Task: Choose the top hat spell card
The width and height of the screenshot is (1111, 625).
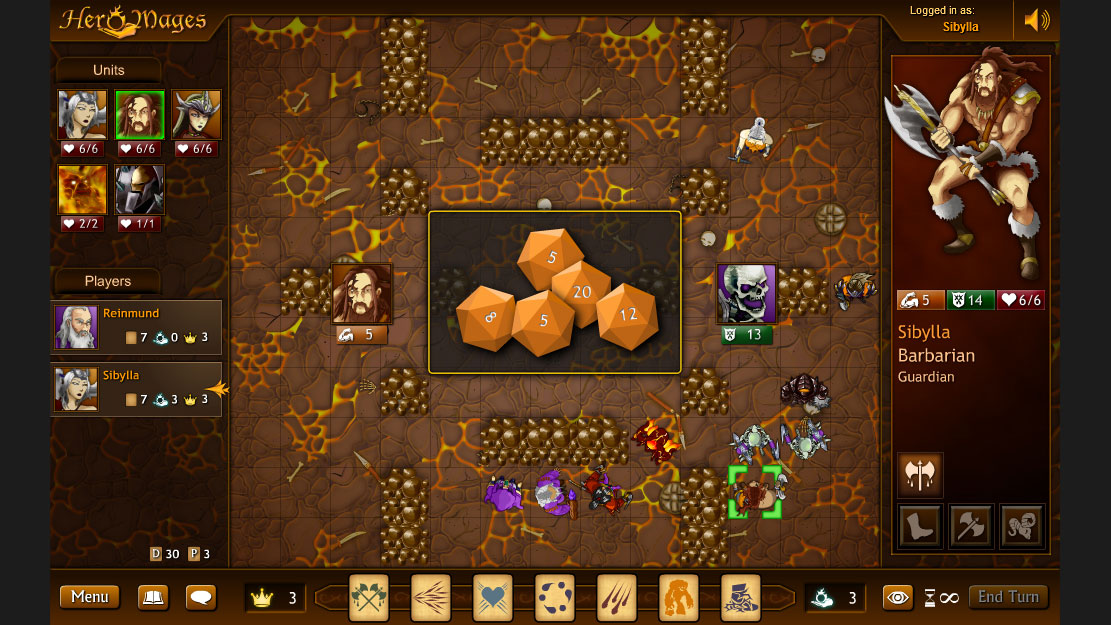Action: pyautogui.click(x=741, y=597)
